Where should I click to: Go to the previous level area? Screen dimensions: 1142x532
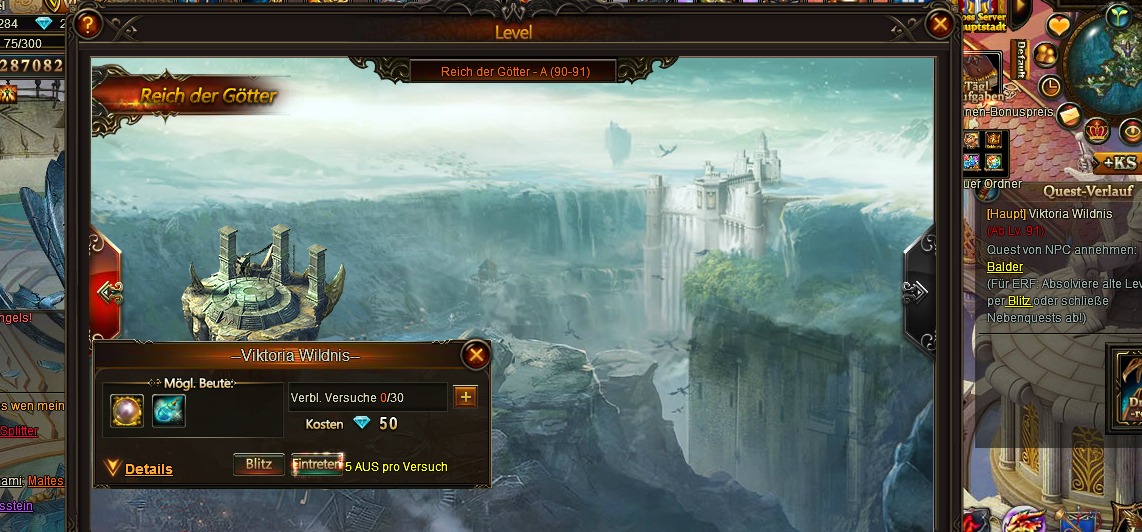tap(107, 291)
